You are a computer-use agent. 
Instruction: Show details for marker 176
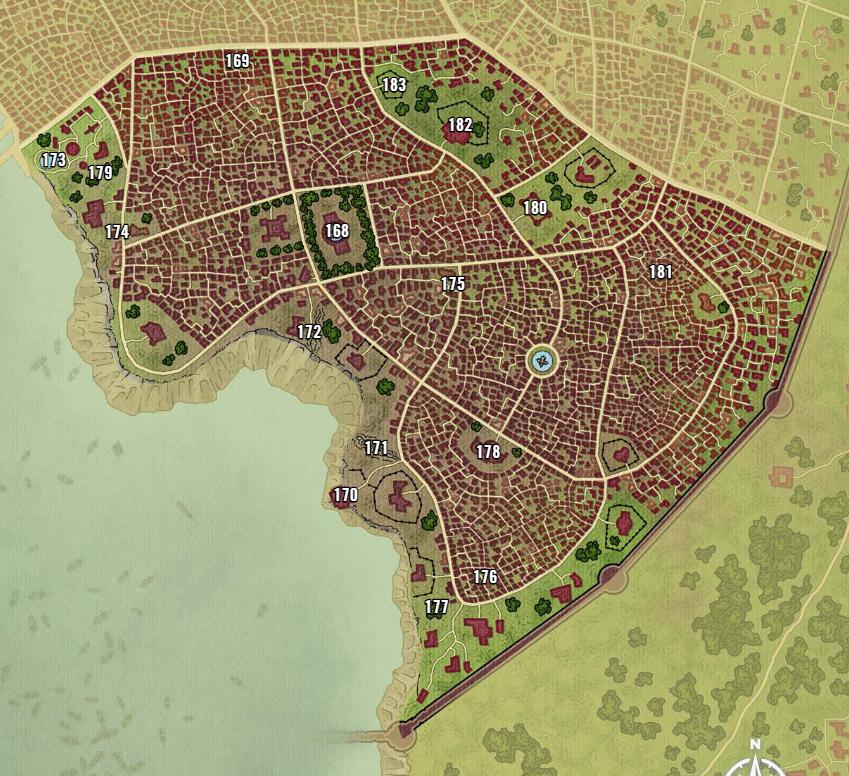[485, 577]
